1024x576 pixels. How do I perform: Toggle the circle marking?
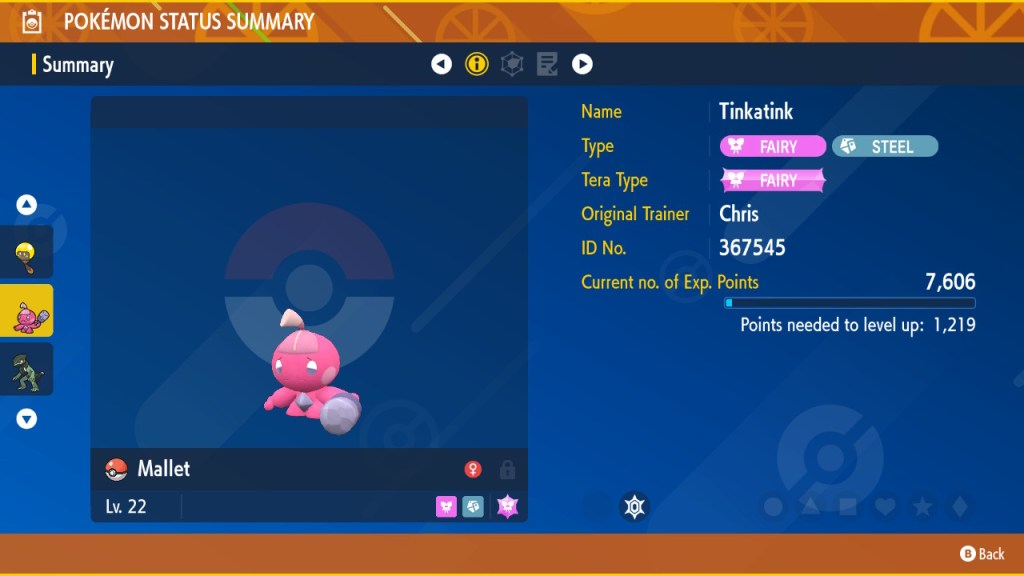[773, 507]
